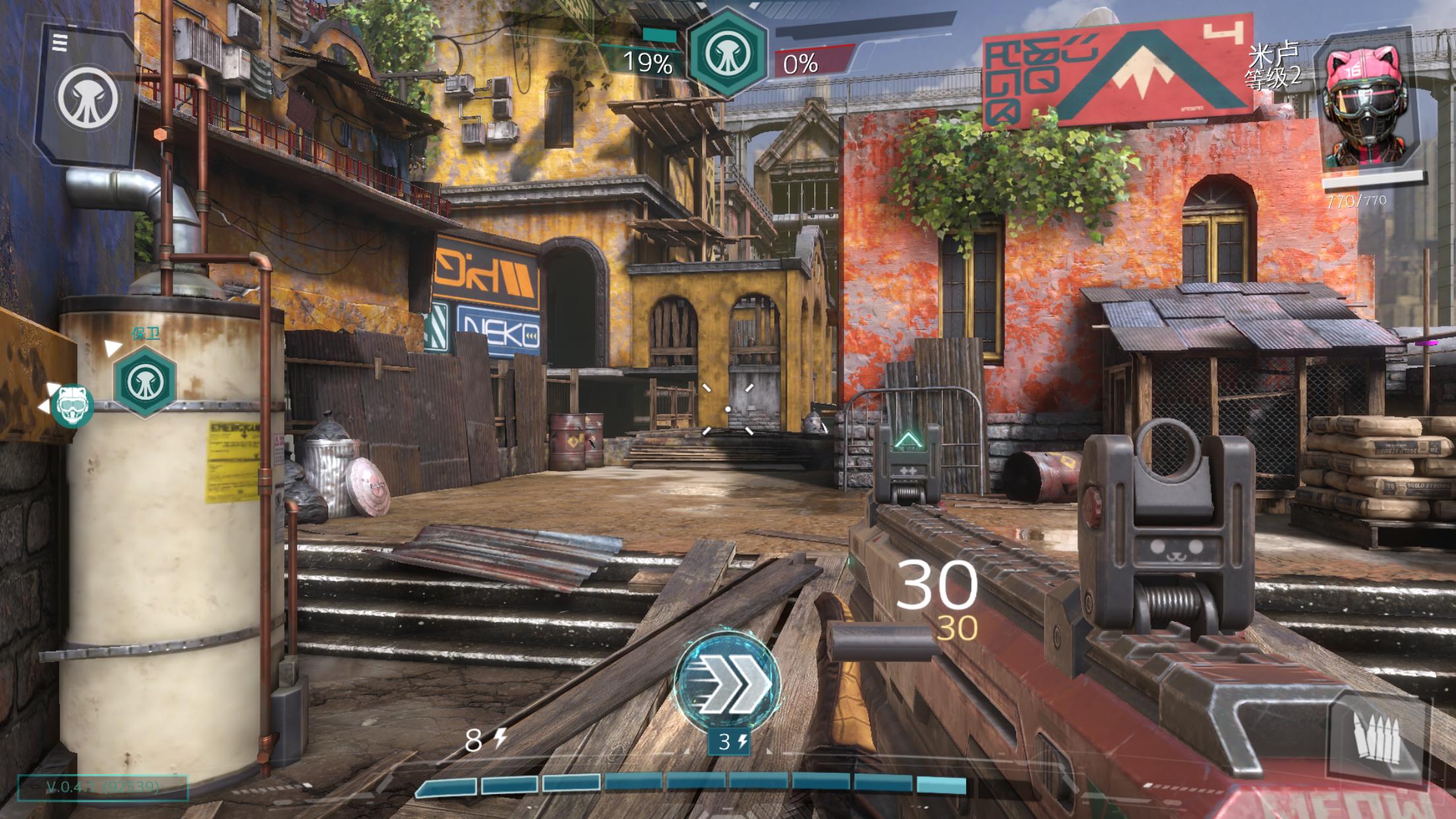
Task: Open the menu panel with the octopus emblem
Action: point(86,96)
